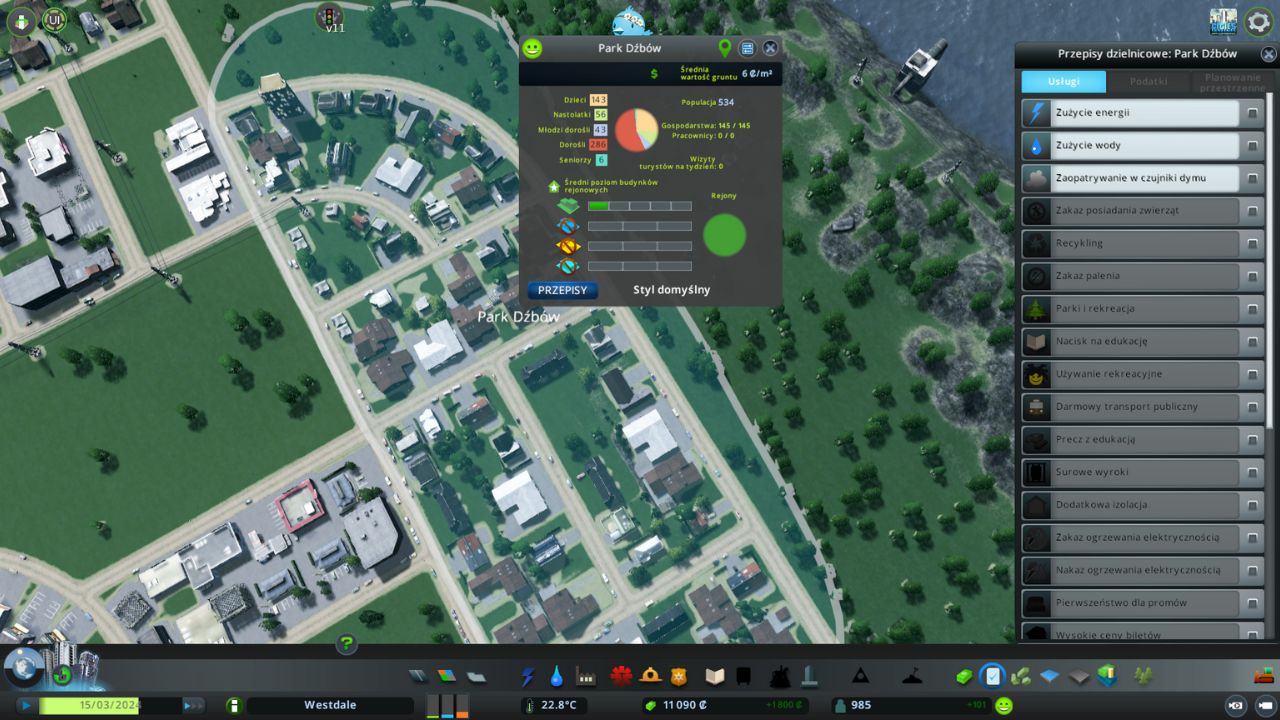Open the education book menu
The height and width of the screenshot is (720, 1280).
pyautogui.click(x=714, y=677)
